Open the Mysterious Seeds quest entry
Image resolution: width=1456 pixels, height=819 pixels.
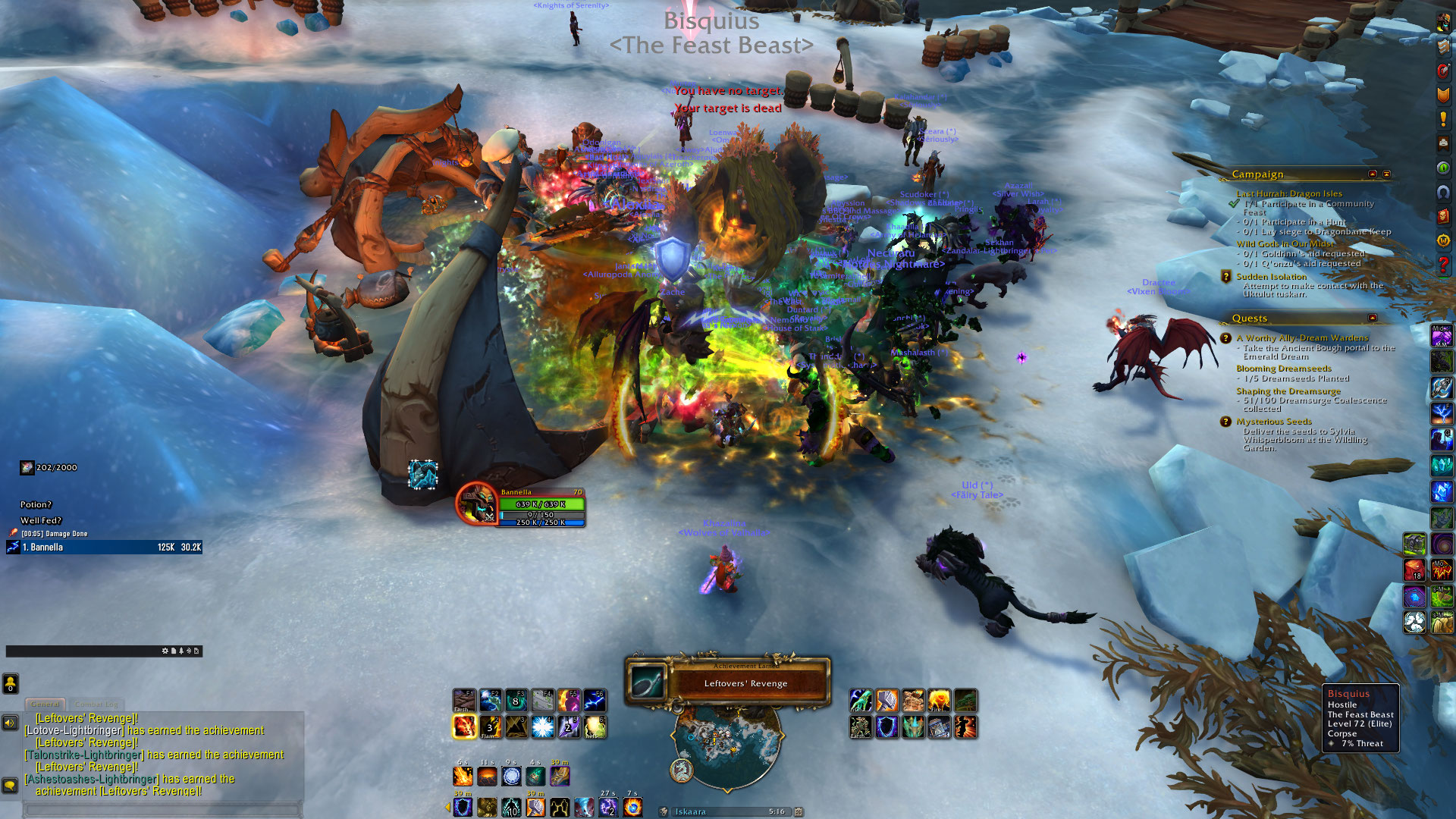click(x=1273, y=422)
